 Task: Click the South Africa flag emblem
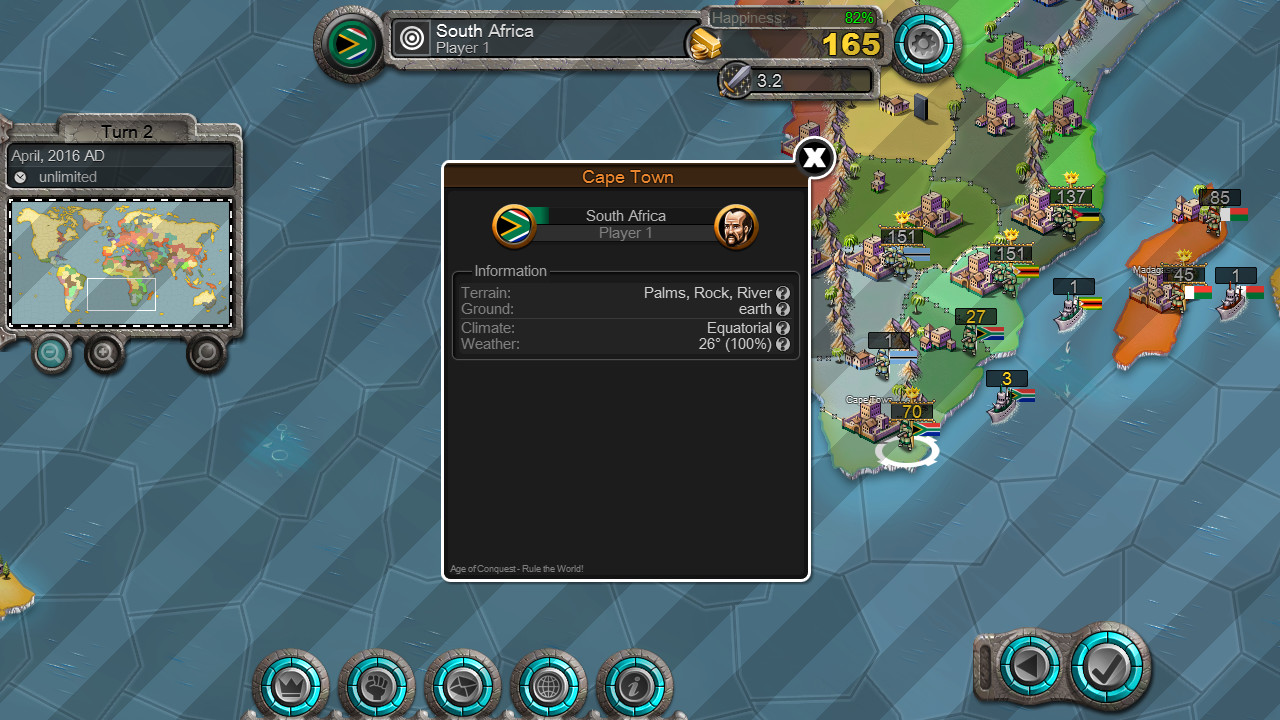coord(516,225)
